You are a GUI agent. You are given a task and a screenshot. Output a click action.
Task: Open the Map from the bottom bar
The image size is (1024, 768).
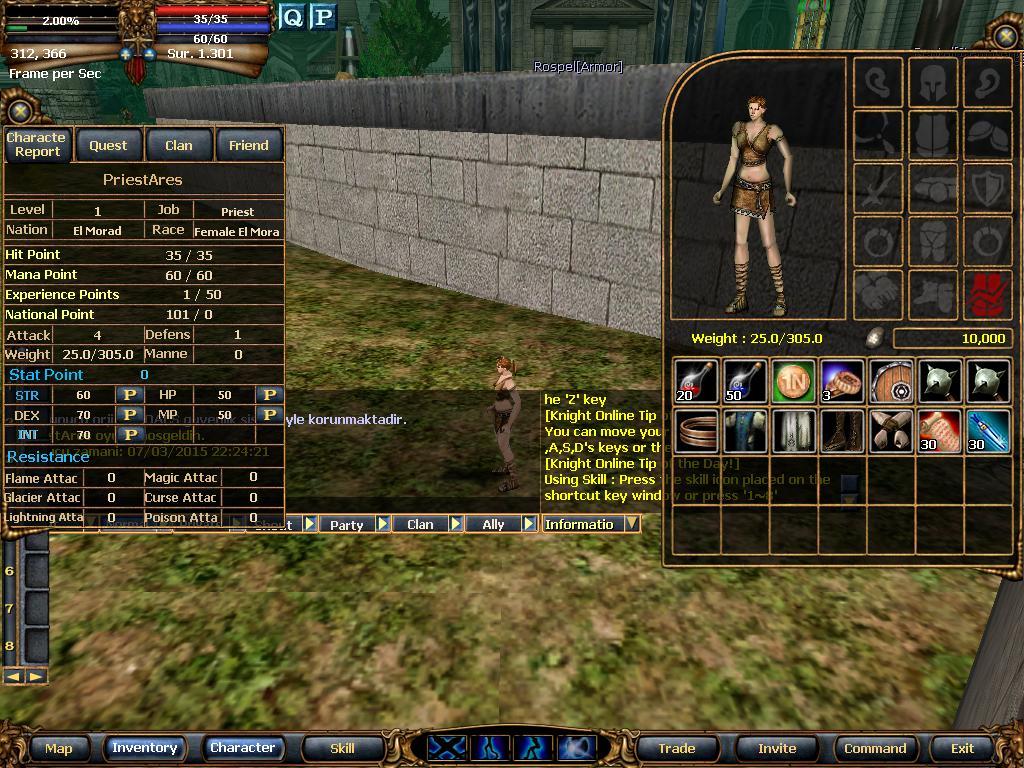pyautogui.click(x=58, y=748)
